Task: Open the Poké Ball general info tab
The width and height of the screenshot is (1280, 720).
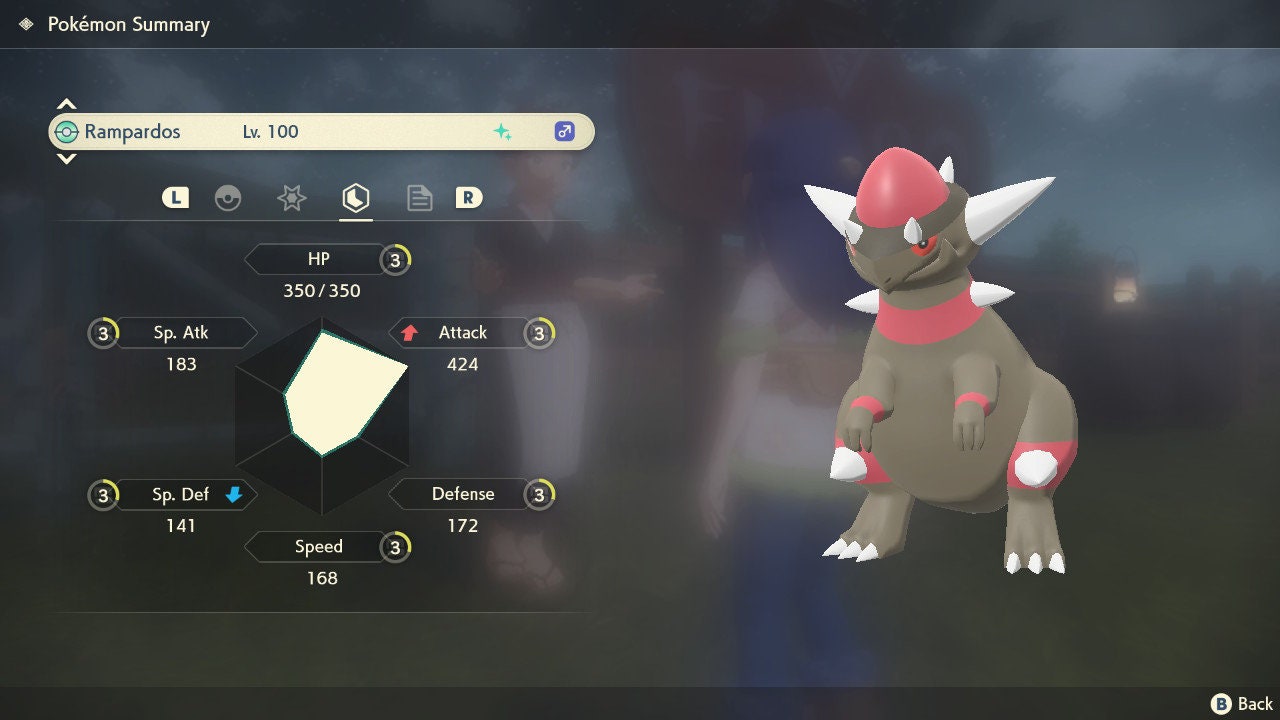Action: [228, 198]
